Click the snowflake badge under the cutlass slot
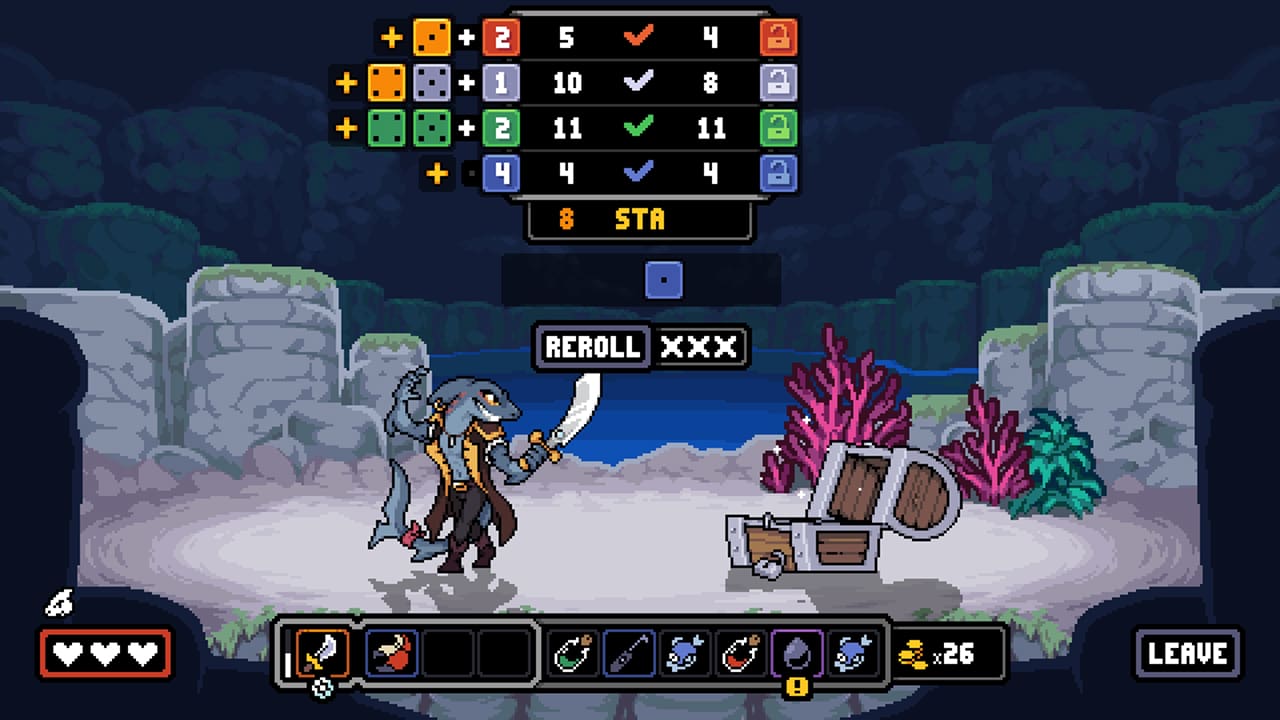1280x720 pixels. point(320,688)
